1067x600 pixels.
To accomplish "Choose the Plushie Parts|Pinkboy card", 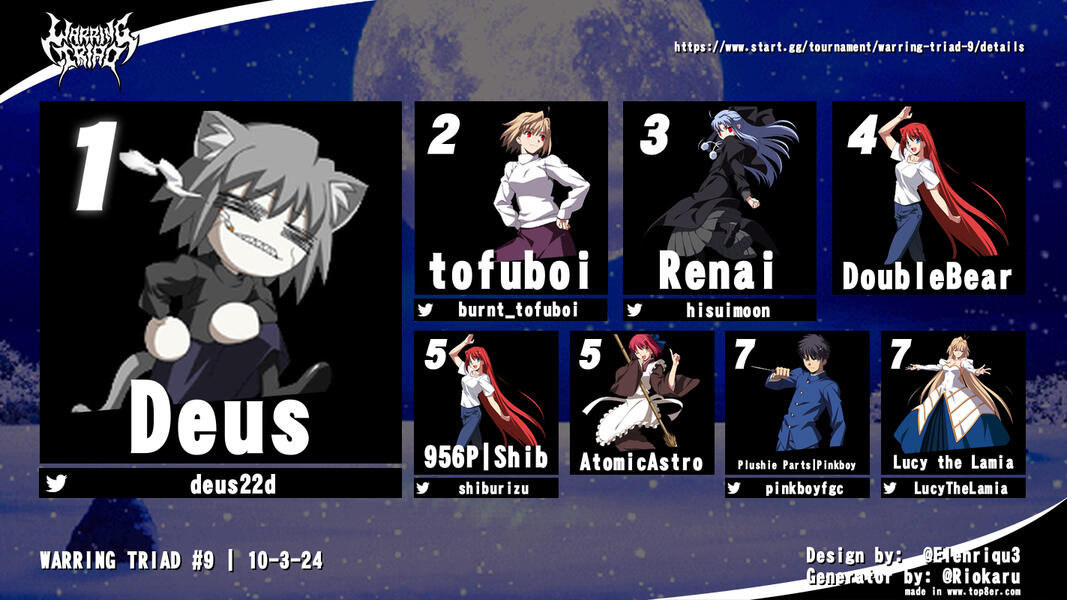I will tap(797, 403).
